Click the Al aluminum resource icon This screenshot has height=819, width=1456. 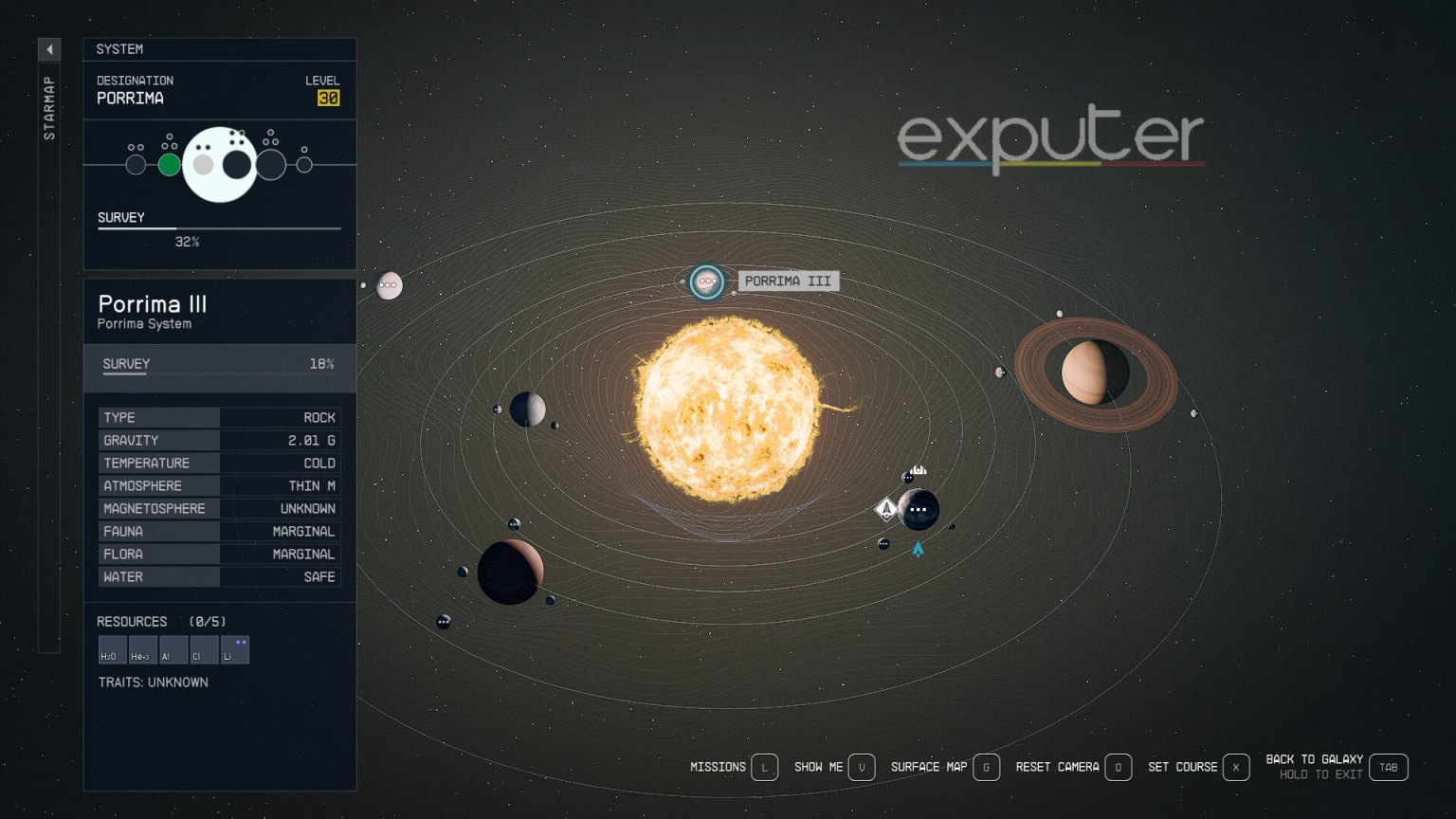(173, 649)
